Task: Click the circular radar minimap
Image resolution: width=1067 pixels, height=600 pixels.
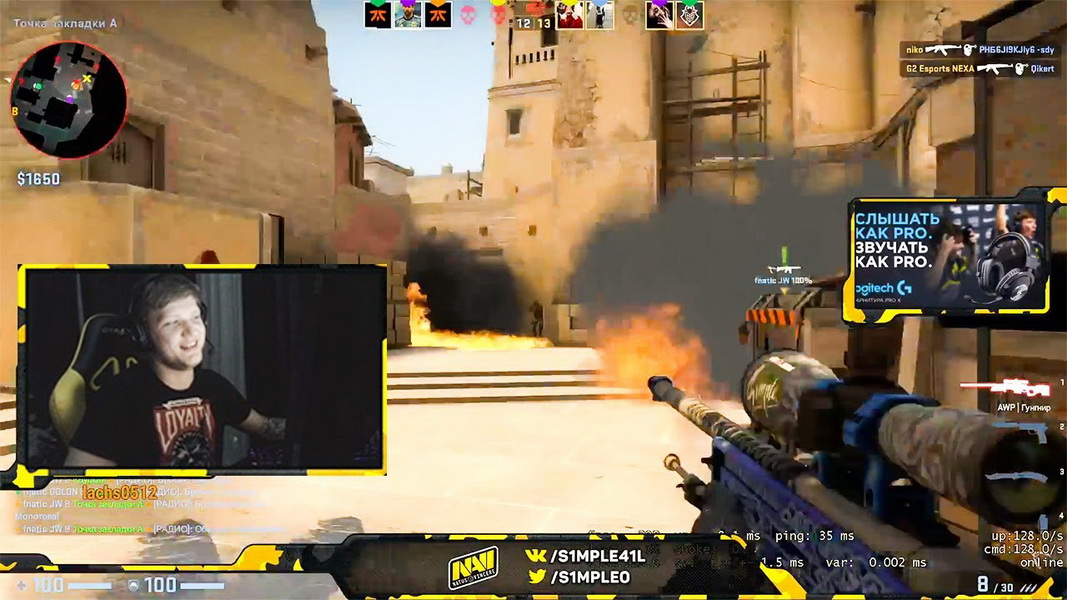Action: pyautogui.click(x=69, y=99)
